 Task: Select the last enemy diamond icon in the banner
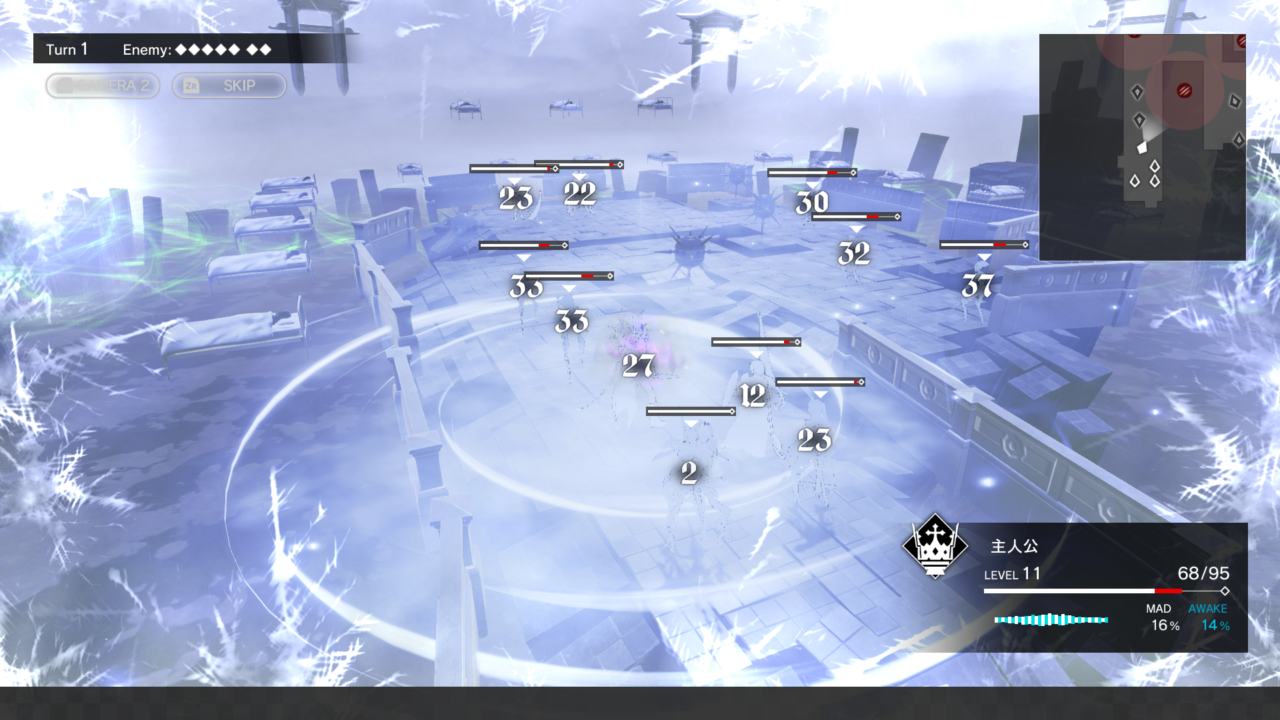coord(265,49)
